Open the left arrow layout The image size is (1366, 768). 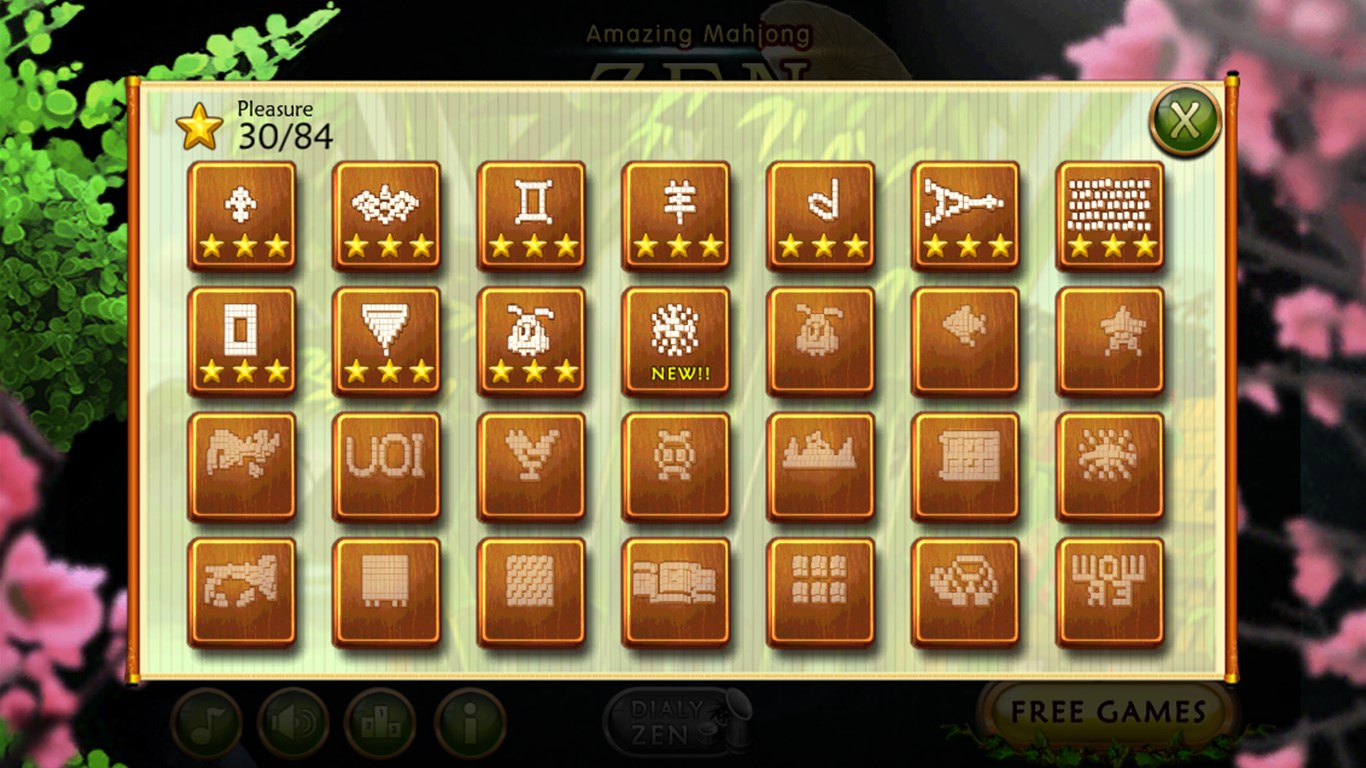(965, 340)
